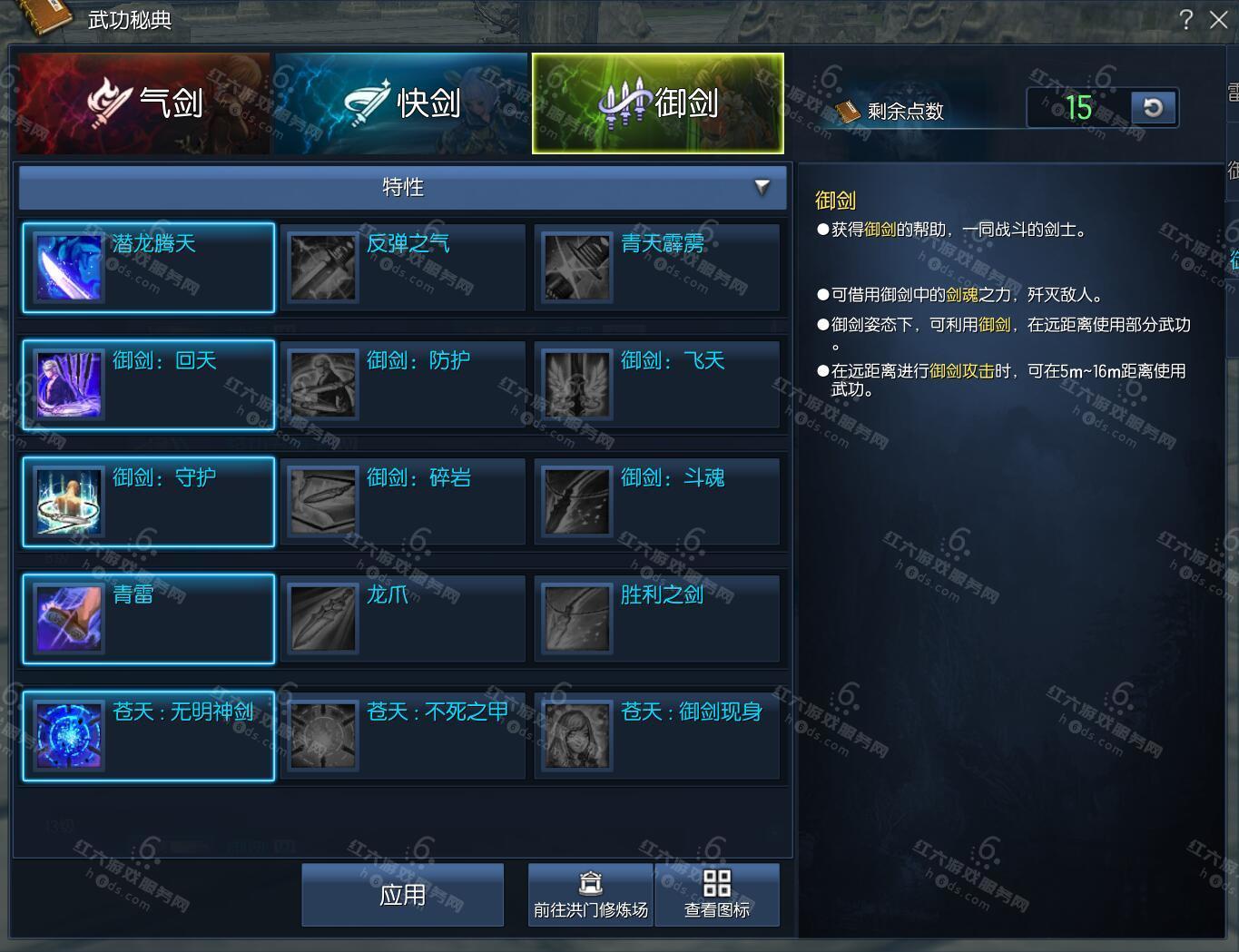Image resolution: width=1239 pixels, height=952 pixels.
Task: Close the 武功秘典 window
Action: click(x=1219, y=20)
